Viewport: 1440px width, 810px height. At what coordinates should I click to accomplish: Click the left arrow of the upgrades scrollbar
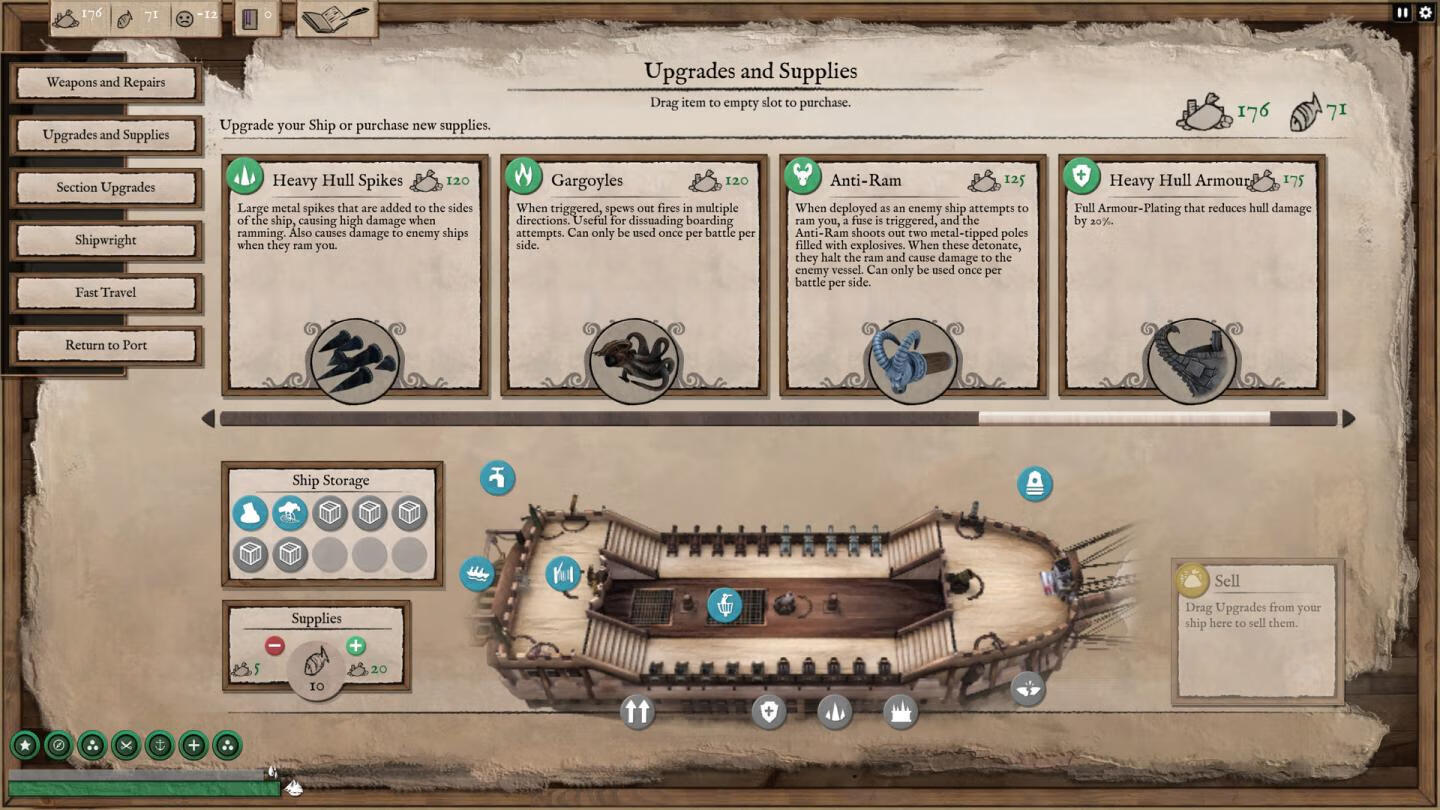(208, 418)
